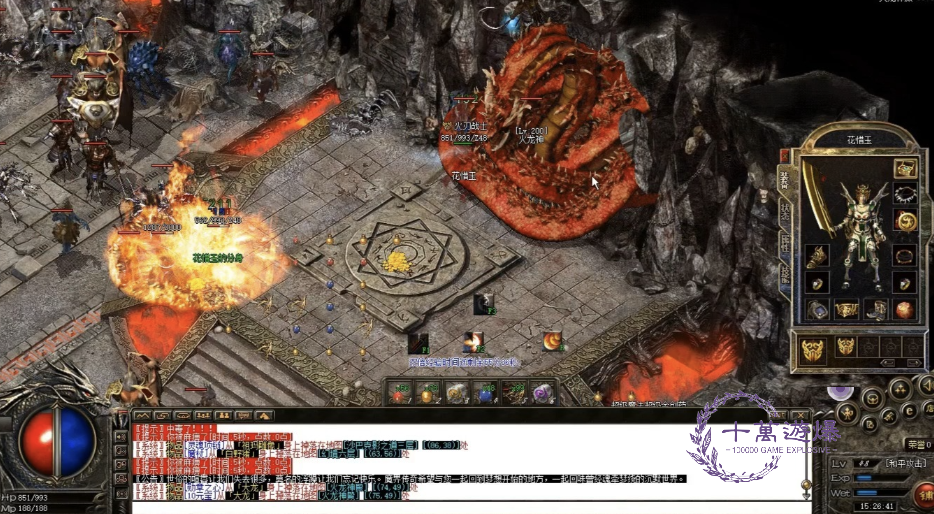Switch to the 技能 skills tab
The height and width of the screenshot is (514, 934).
(x=784, y=275)
